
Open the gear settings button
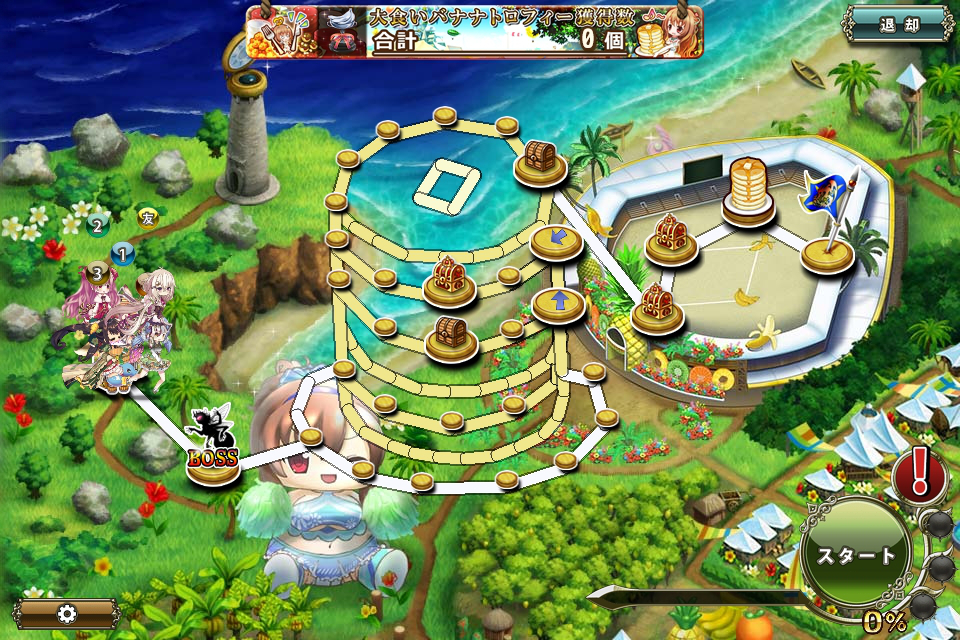click(66, 614)
